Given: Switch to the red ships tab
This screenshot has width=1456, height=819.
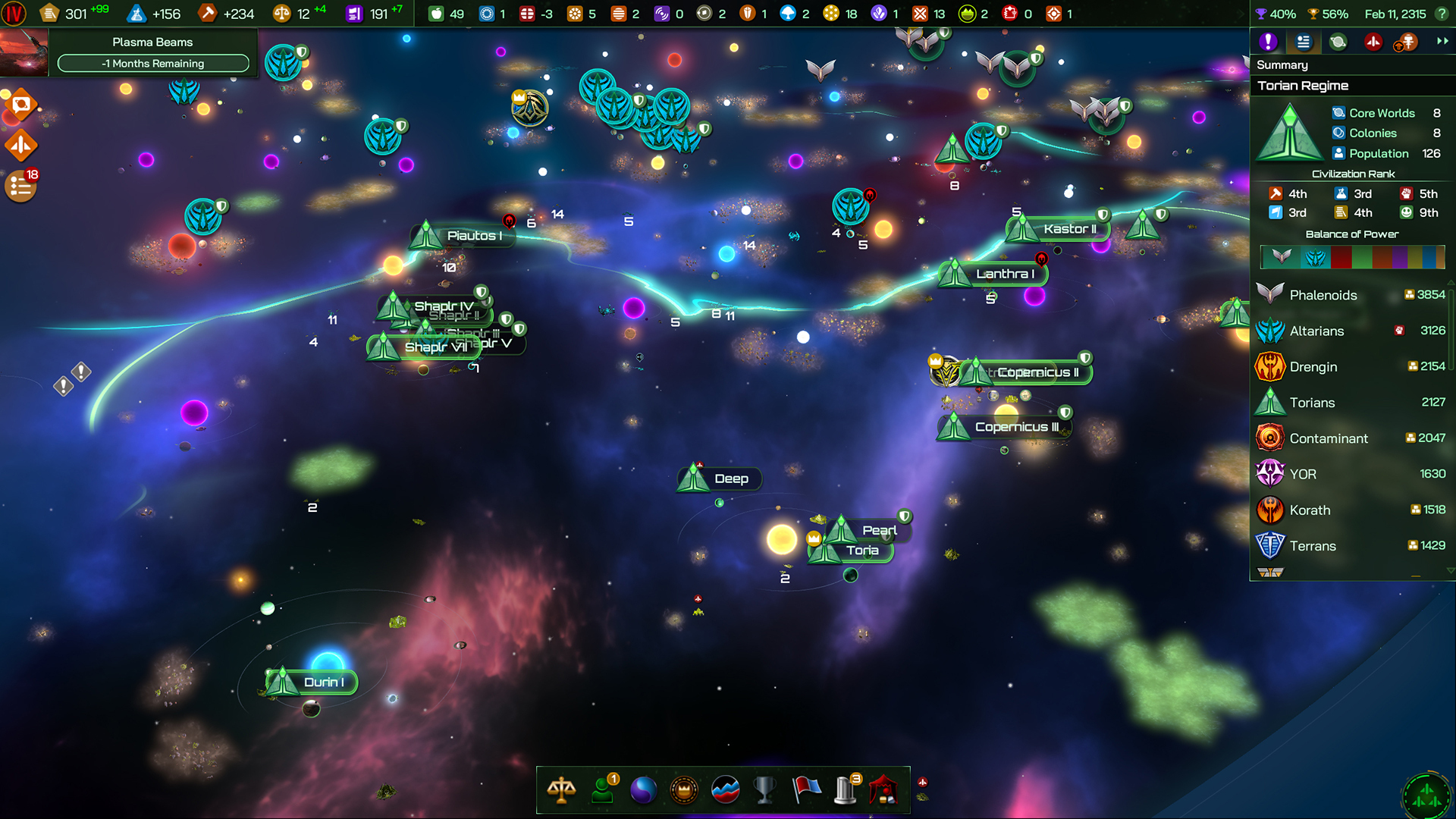Looking at the screenshot, I should pyautogui.click(x=1373, y=42).
